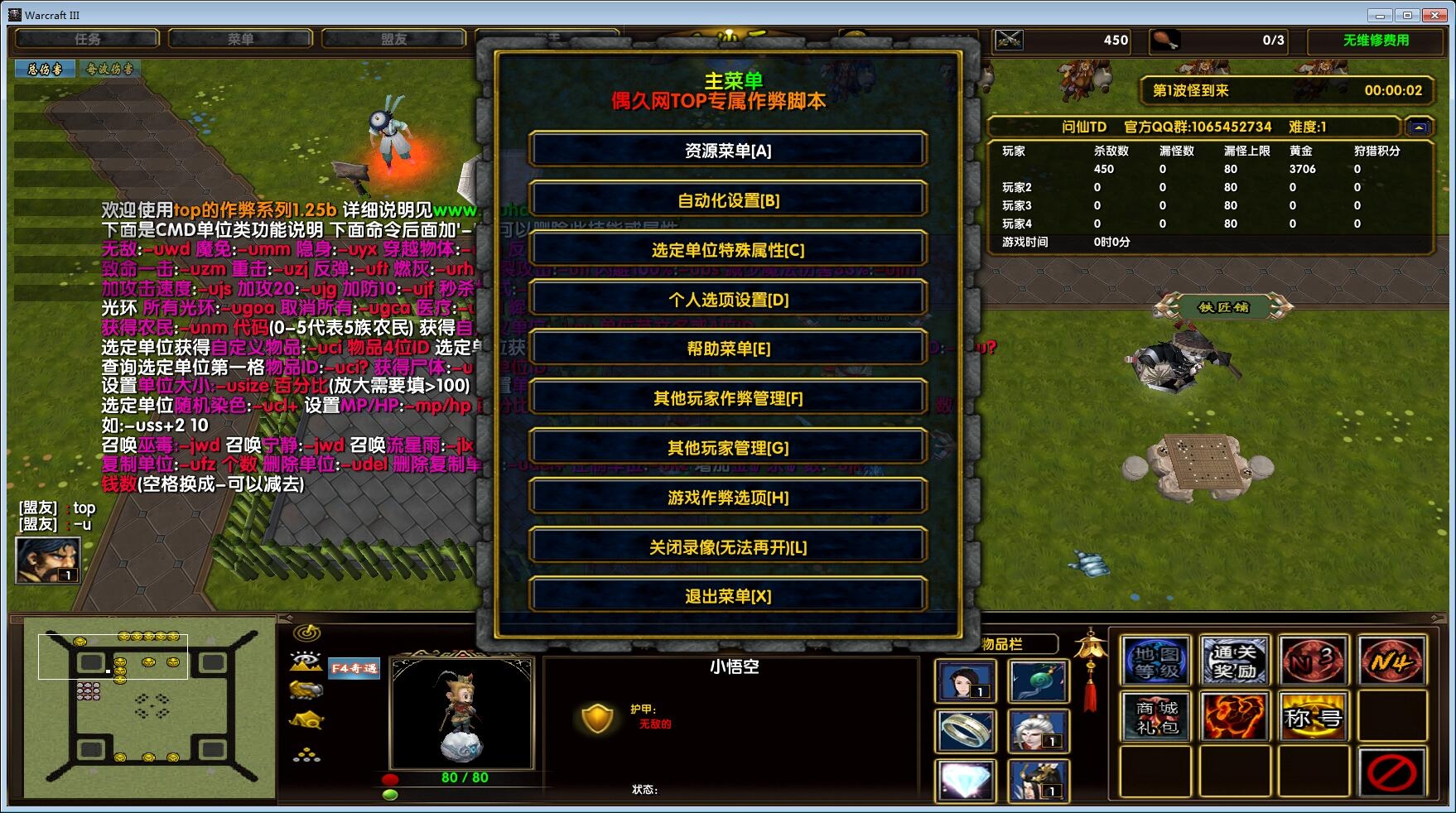Exit via 退出菜单[X] button
The image size is (1456, 813).
click(x=727, y=596)
